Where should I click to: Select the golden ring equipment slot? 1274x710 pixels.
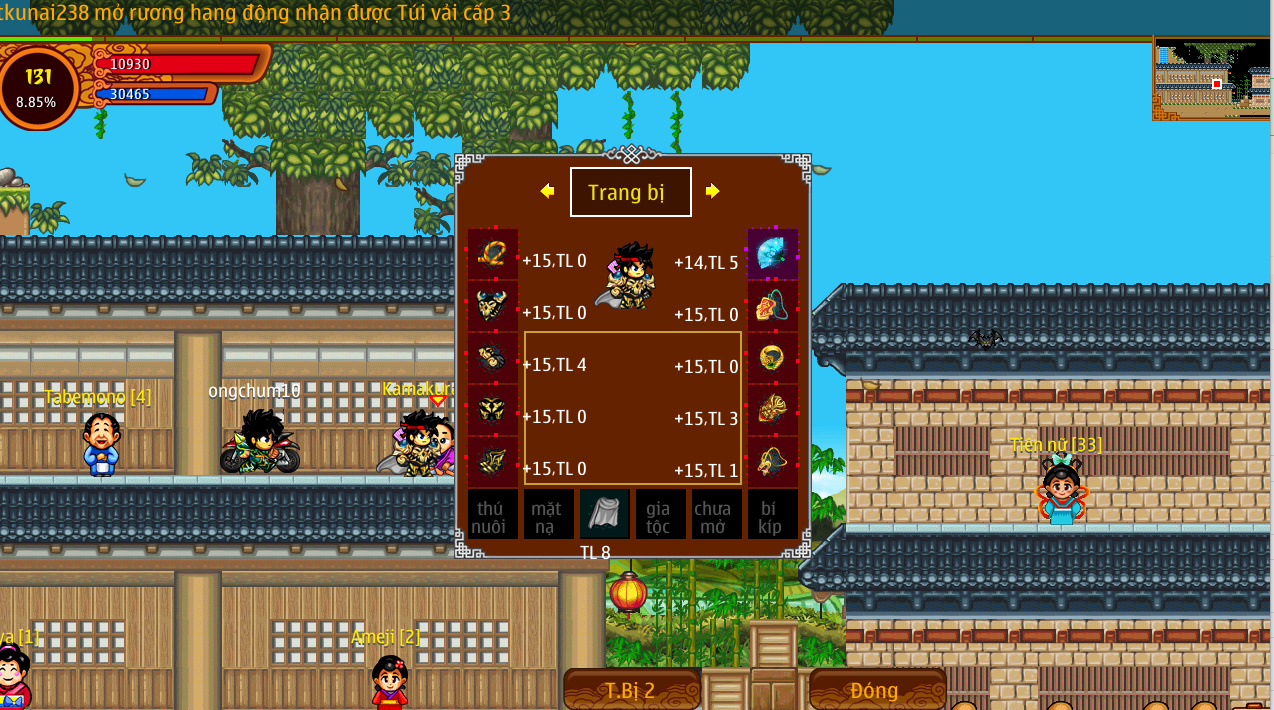773,358
